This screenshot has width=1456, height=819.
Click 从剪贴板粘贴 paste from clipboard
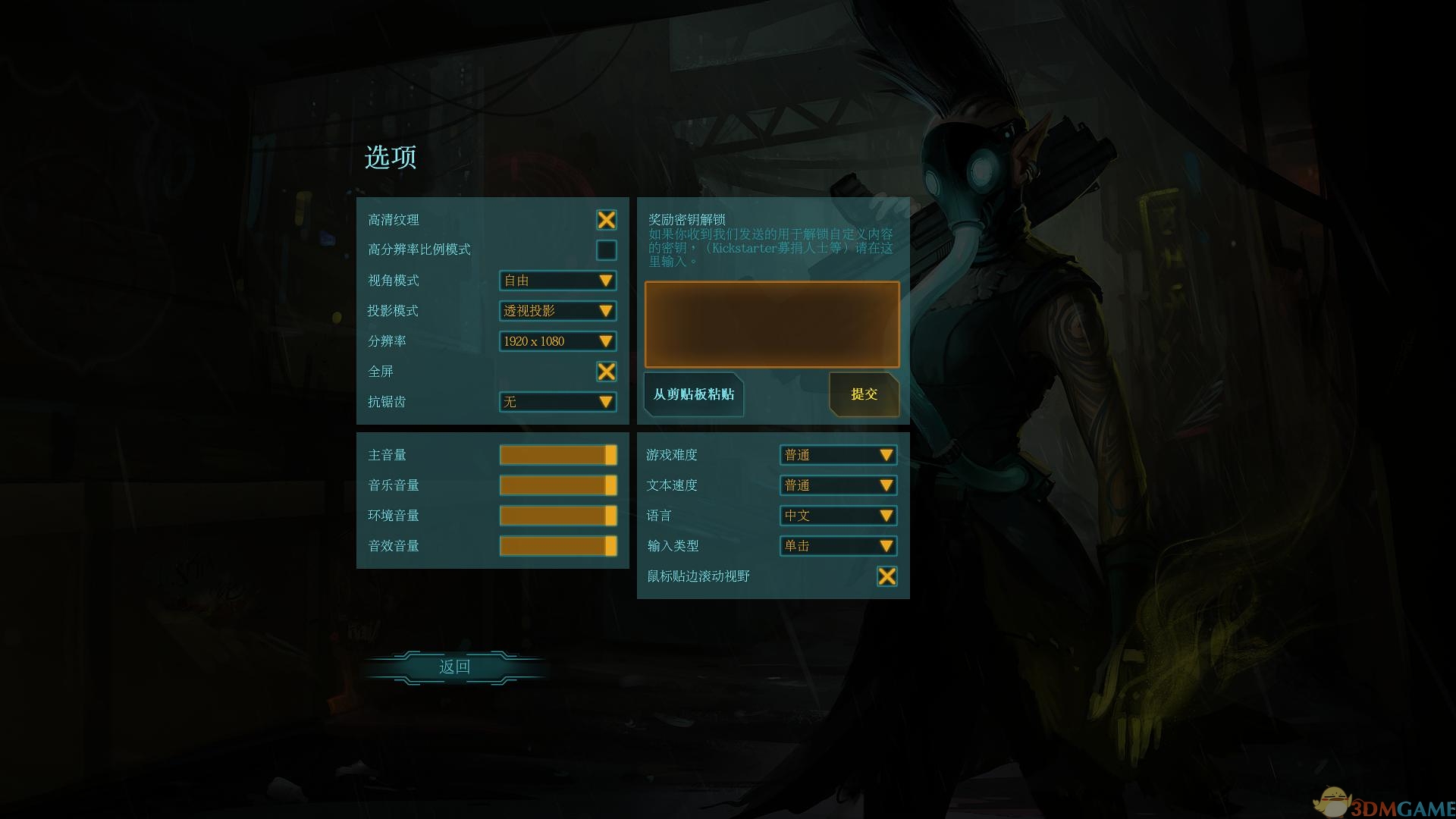[x=692, y=394]
